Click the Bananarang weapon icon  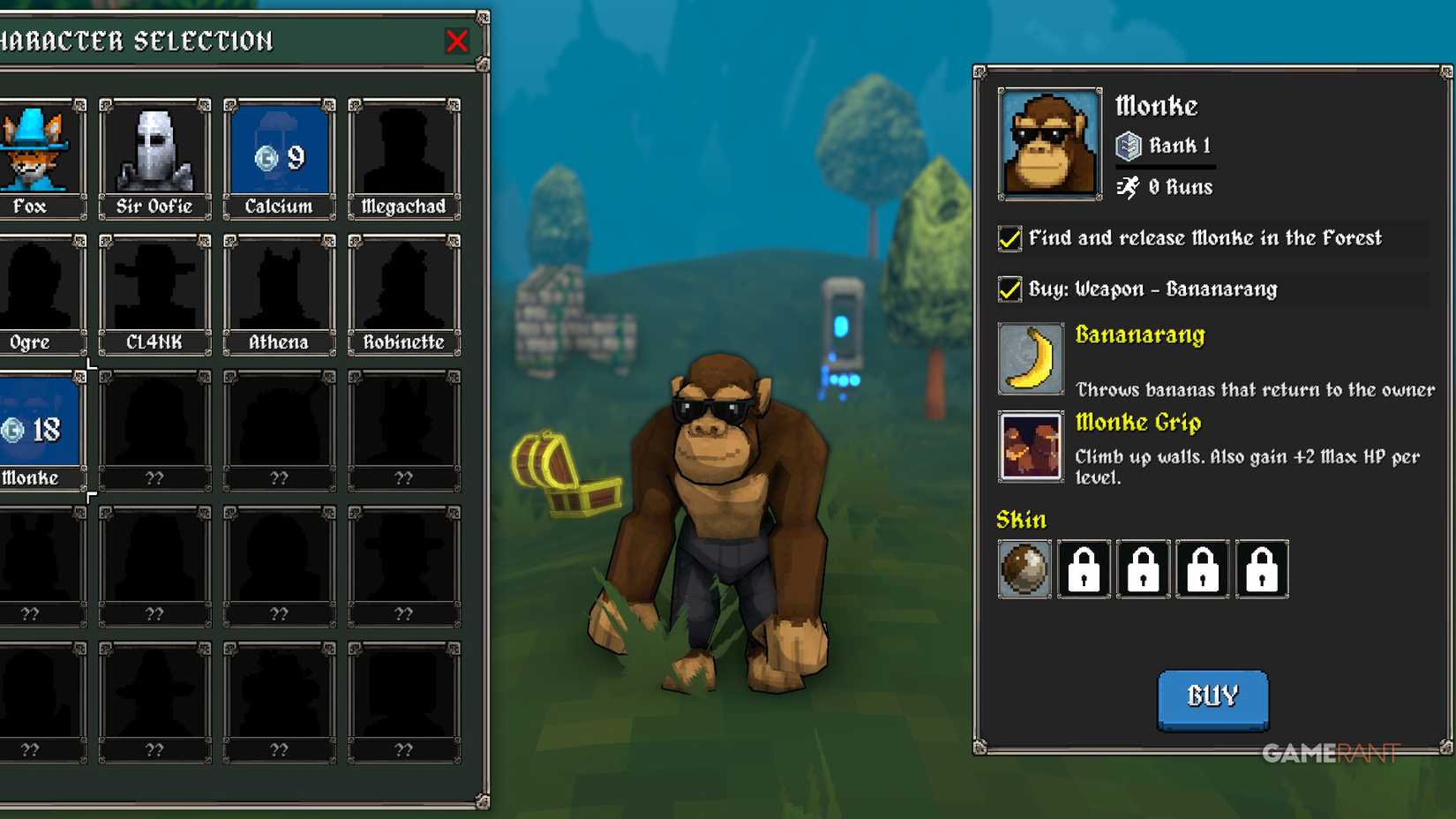1030,358
